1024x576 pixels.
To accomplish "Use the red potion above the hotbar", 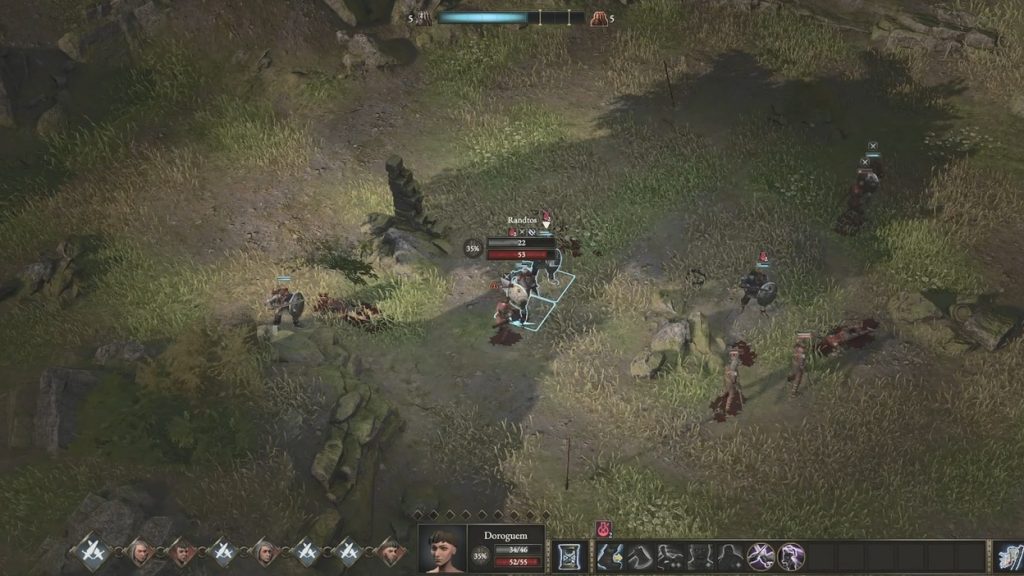I will pos(603,528).
